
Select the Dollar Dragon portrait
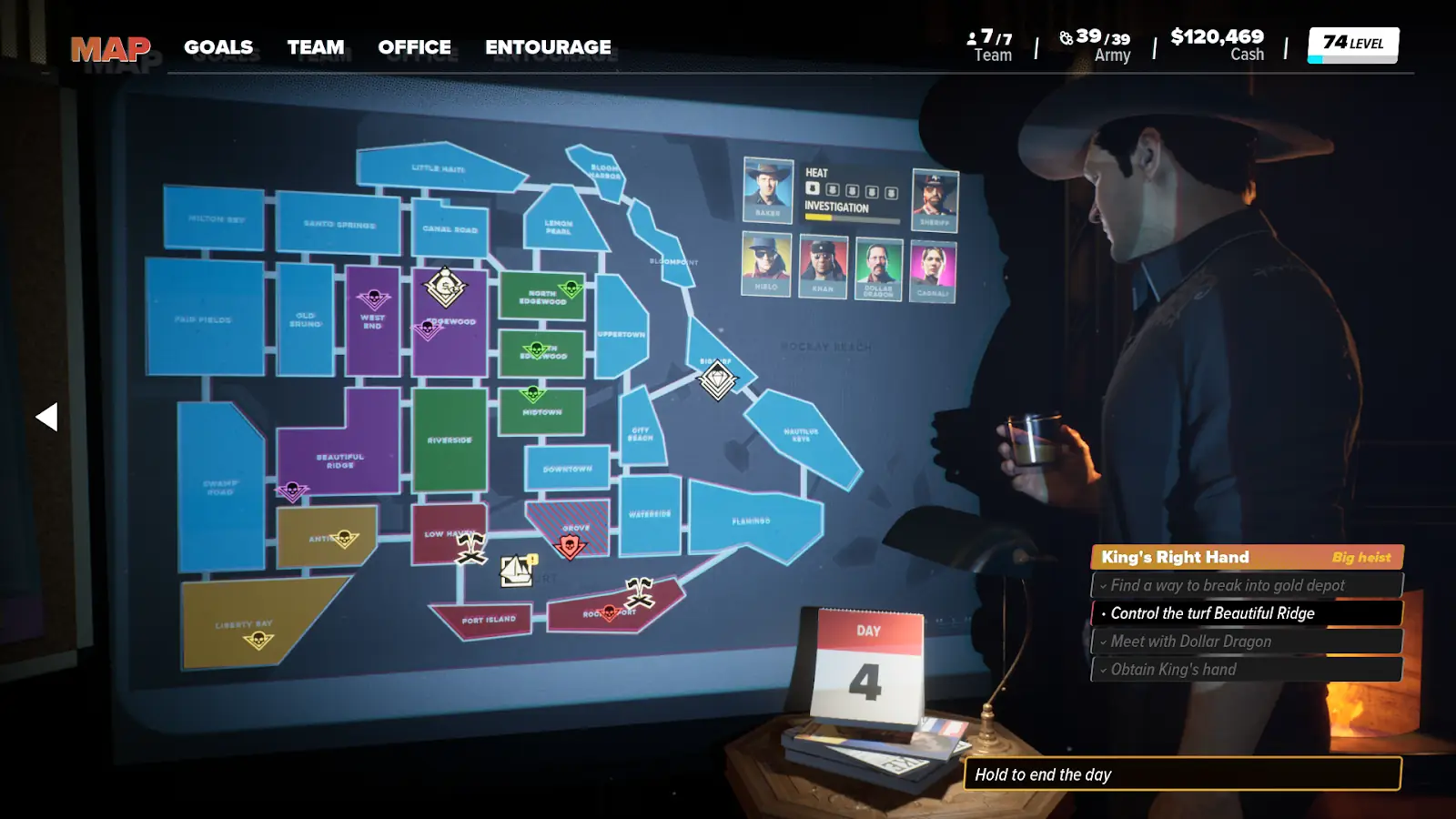pos(878,268)
